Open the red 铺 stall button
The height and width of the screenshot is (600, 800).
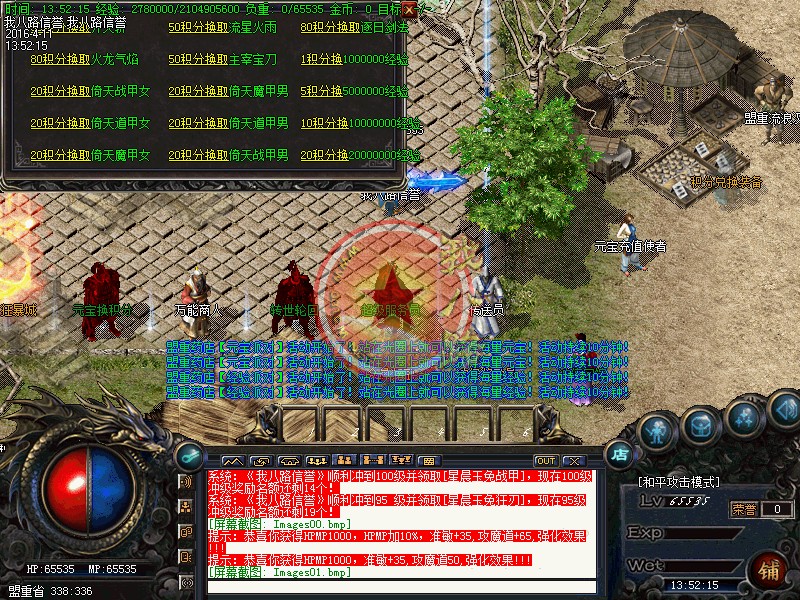[769, 571]
